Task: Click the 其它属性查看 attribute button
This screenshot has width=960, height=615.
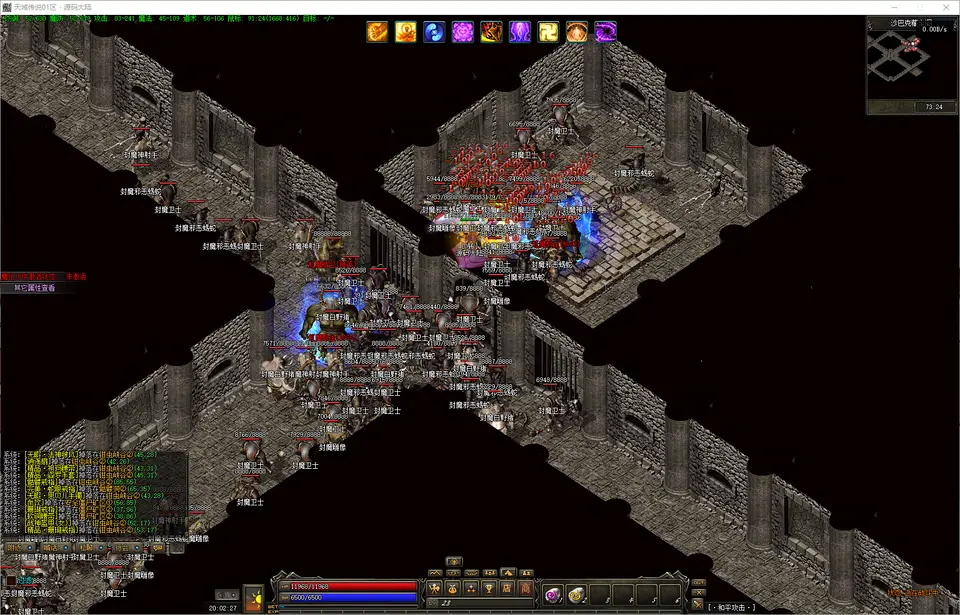Action: 34,288
